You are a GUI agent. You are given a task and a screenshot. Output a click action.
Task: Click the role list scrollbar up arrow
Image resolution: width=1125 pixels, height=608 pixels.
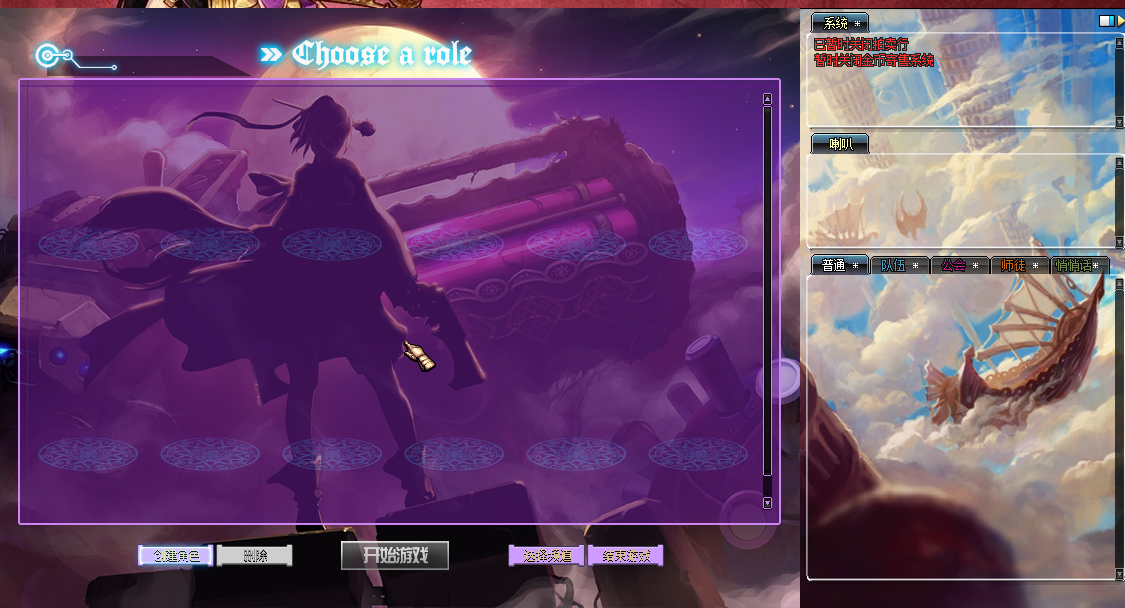pyautogui.click(x=767, y=99)
